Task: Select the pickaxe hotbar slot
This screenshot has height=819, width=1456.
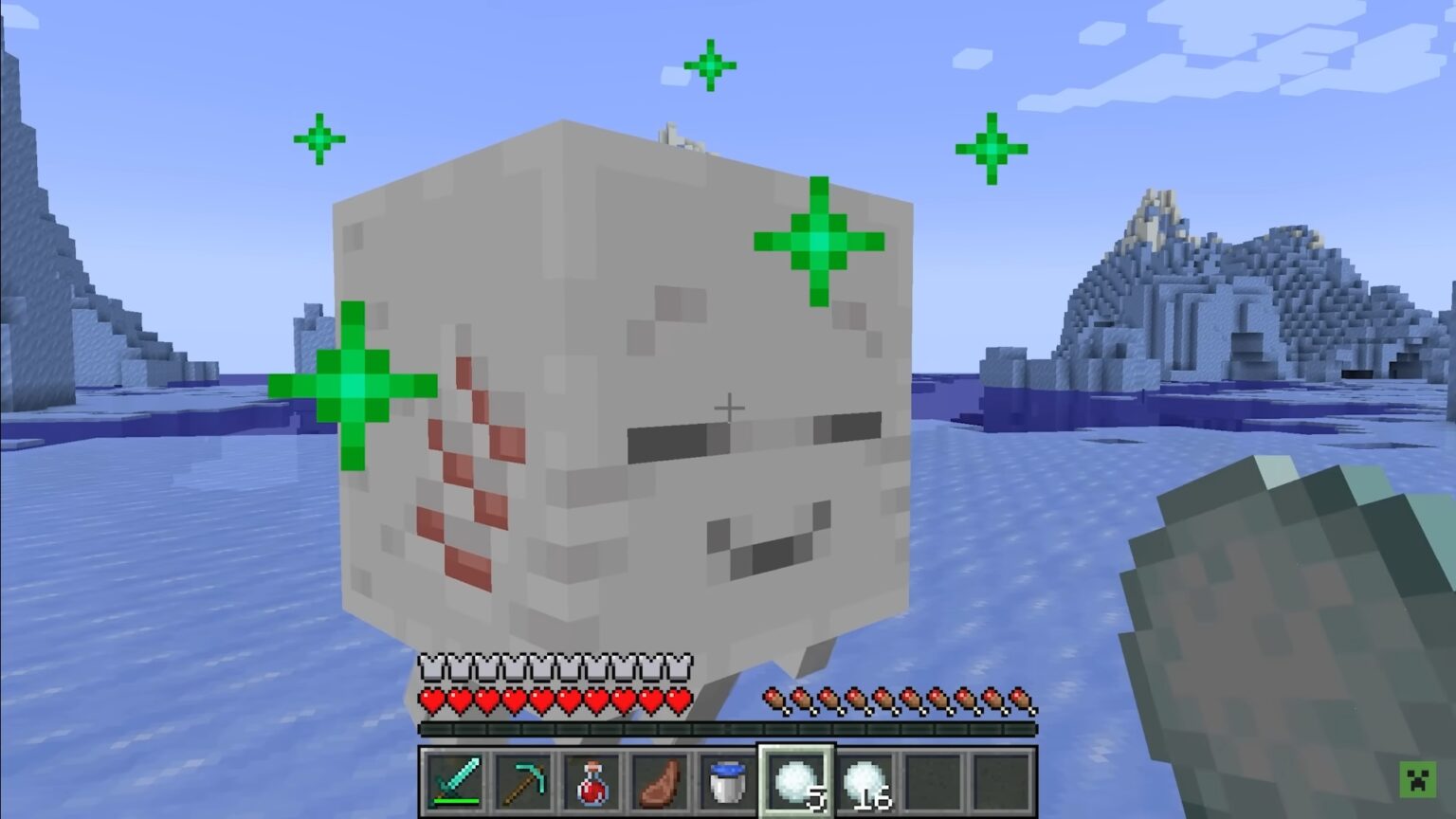Action: point(523,780)
